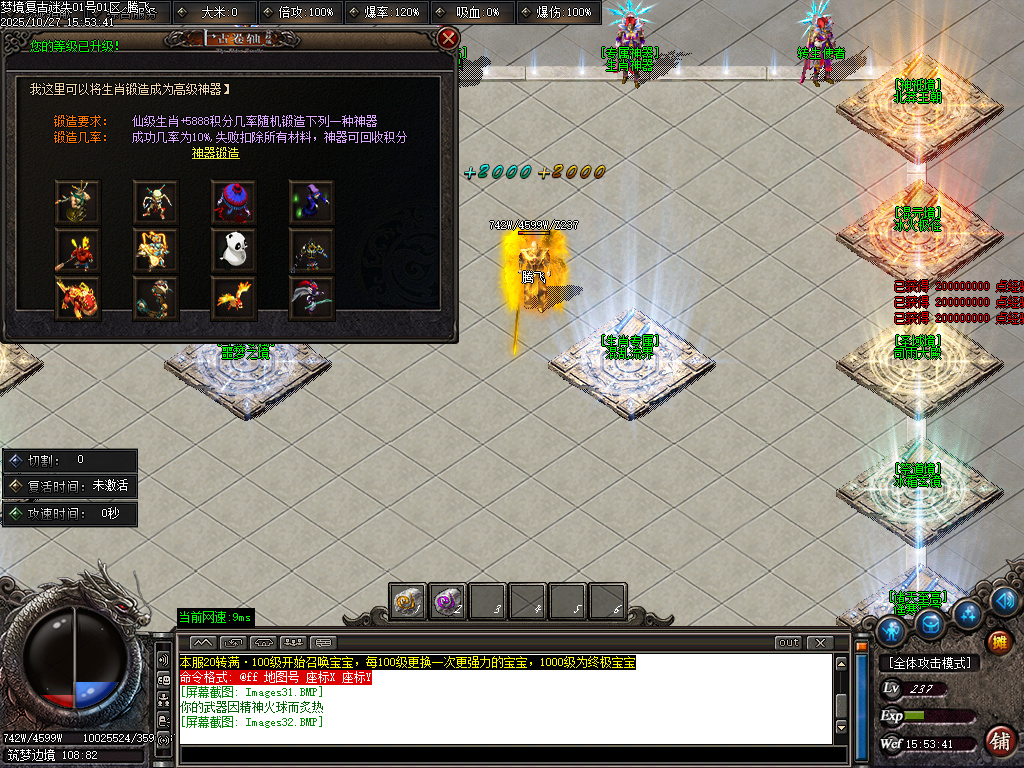Image resolution: width=1024 pixels, height=768 pixels.
Task: Select the panda artifact icon
Action: point(233,251)
